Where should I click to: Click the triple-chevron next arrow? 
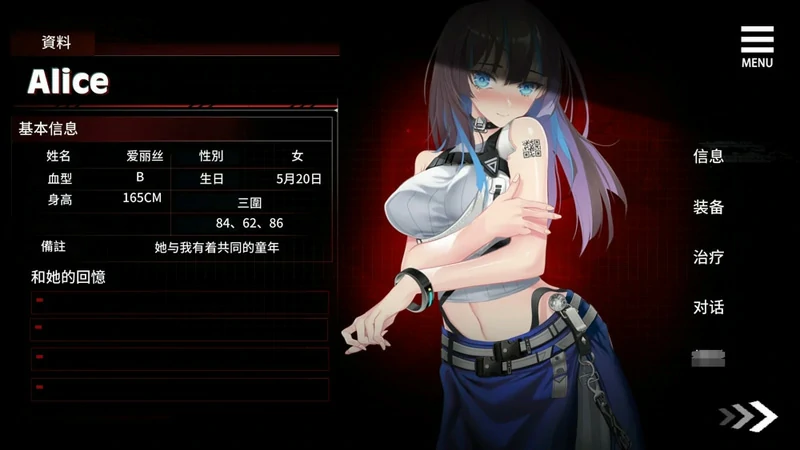[747, 416]
